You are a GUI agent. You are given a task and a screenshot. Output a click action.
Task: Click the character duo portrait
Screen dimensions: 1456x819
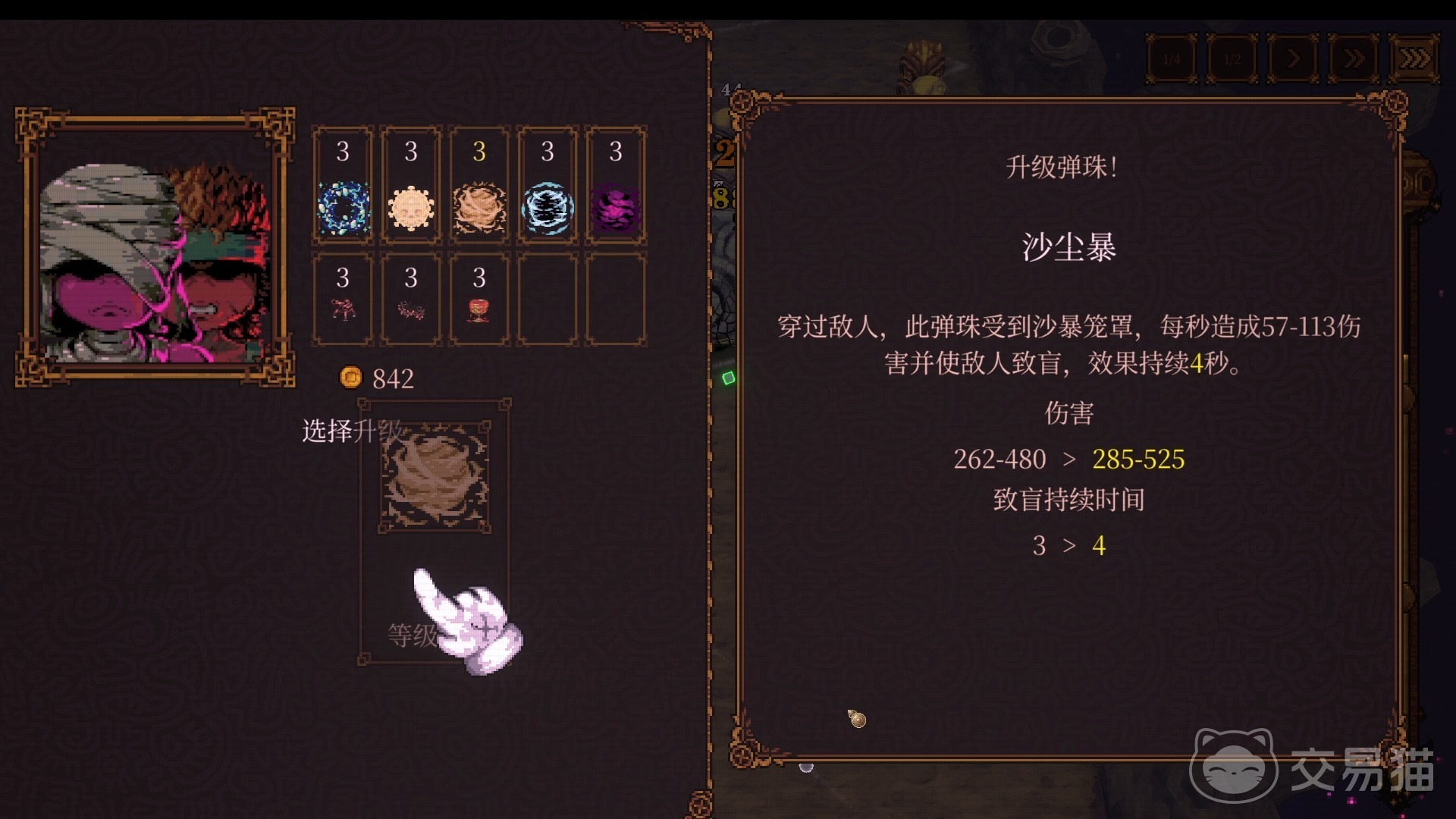click(155, 246)
